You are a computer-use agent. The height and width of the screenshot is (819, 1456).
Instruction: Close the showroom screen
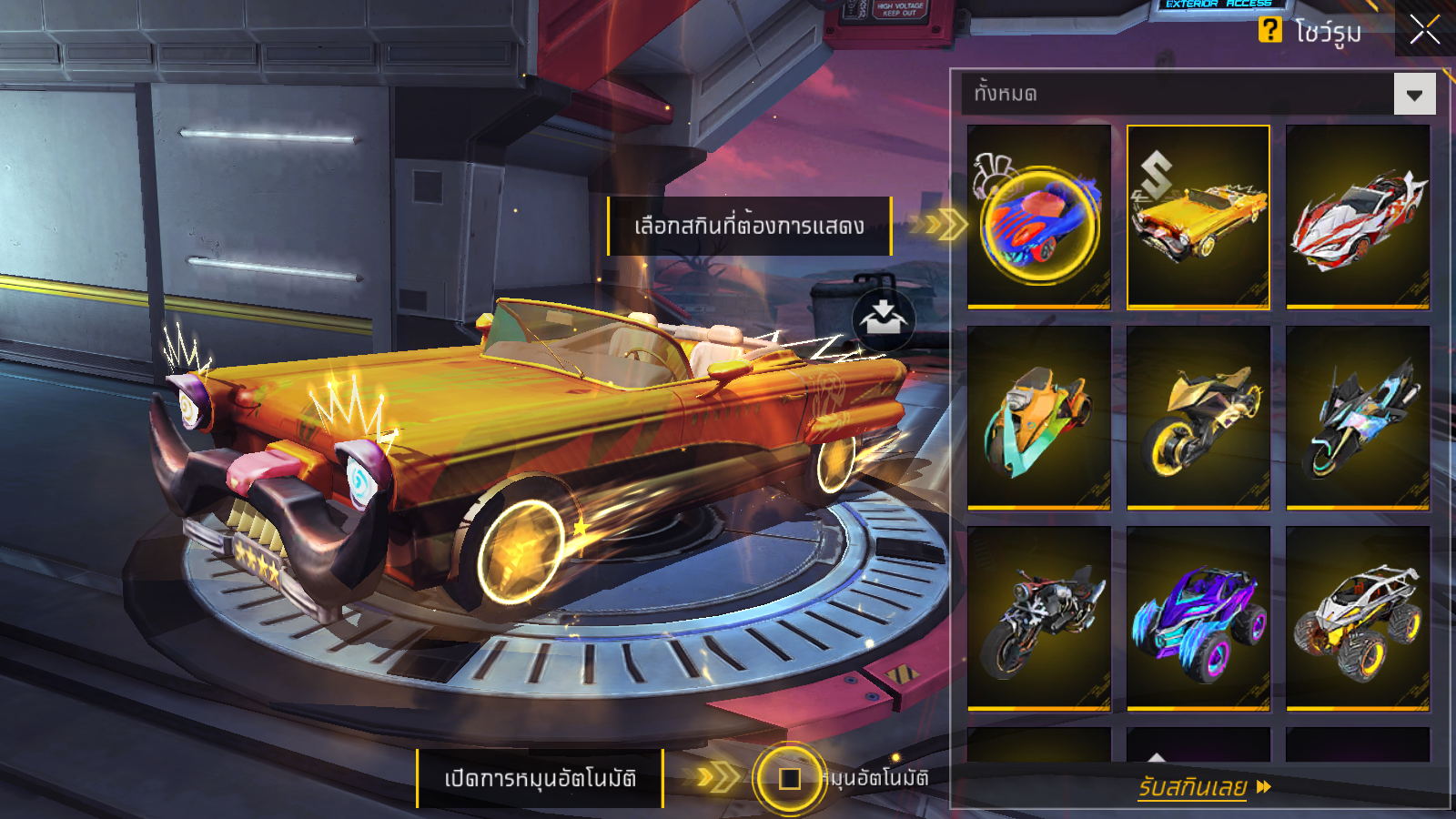point(1424,29)
